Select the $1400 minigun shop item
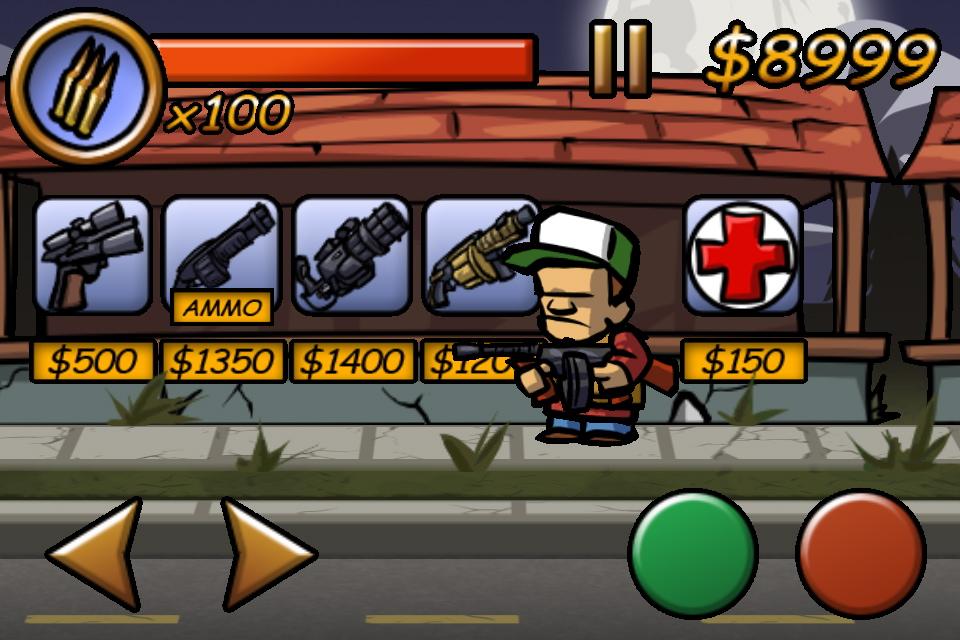This screenshot has height=640, width=960. pos(352,255)
